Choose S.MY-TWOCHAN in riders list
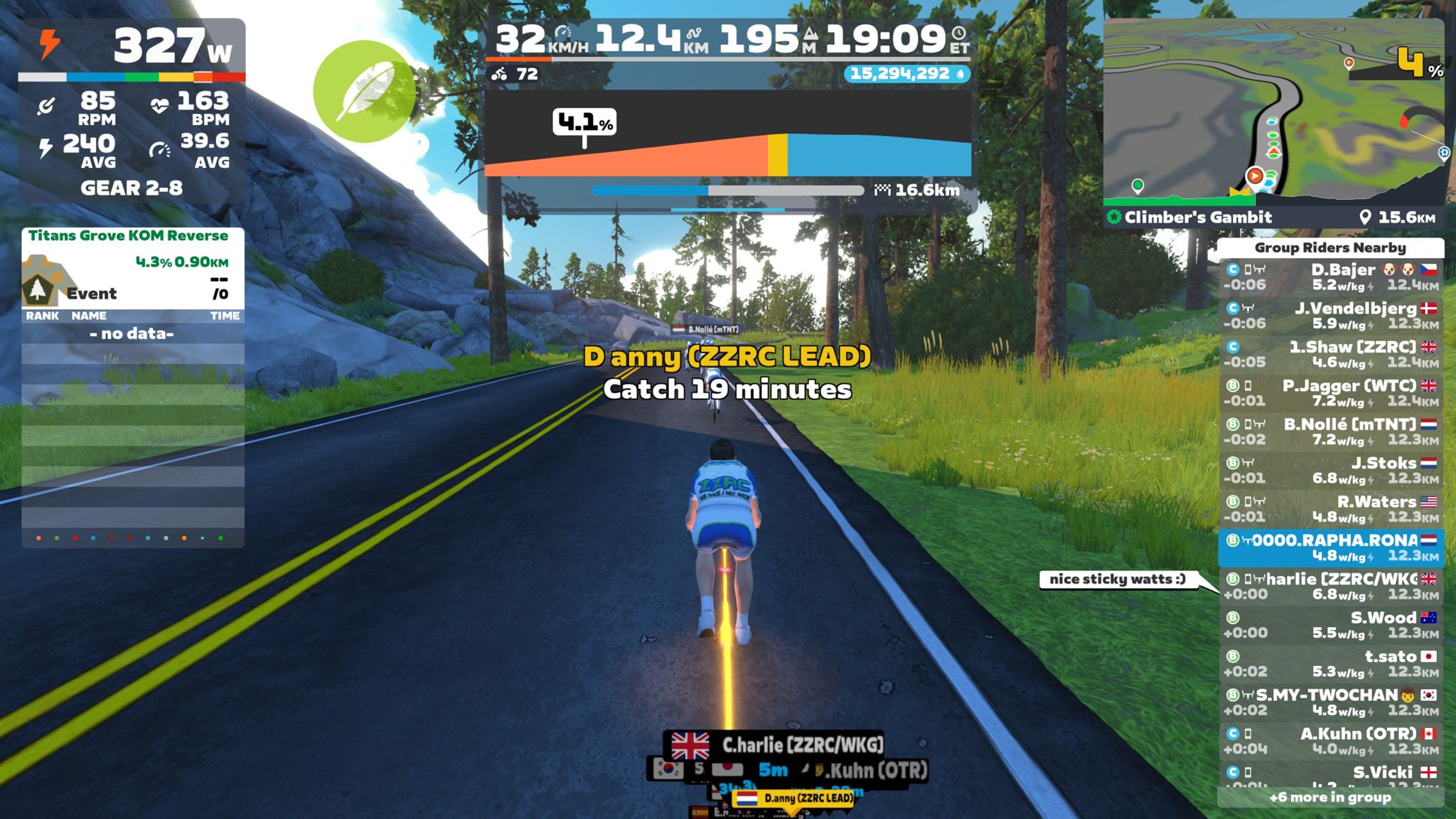 click(x=1330, y=702)
